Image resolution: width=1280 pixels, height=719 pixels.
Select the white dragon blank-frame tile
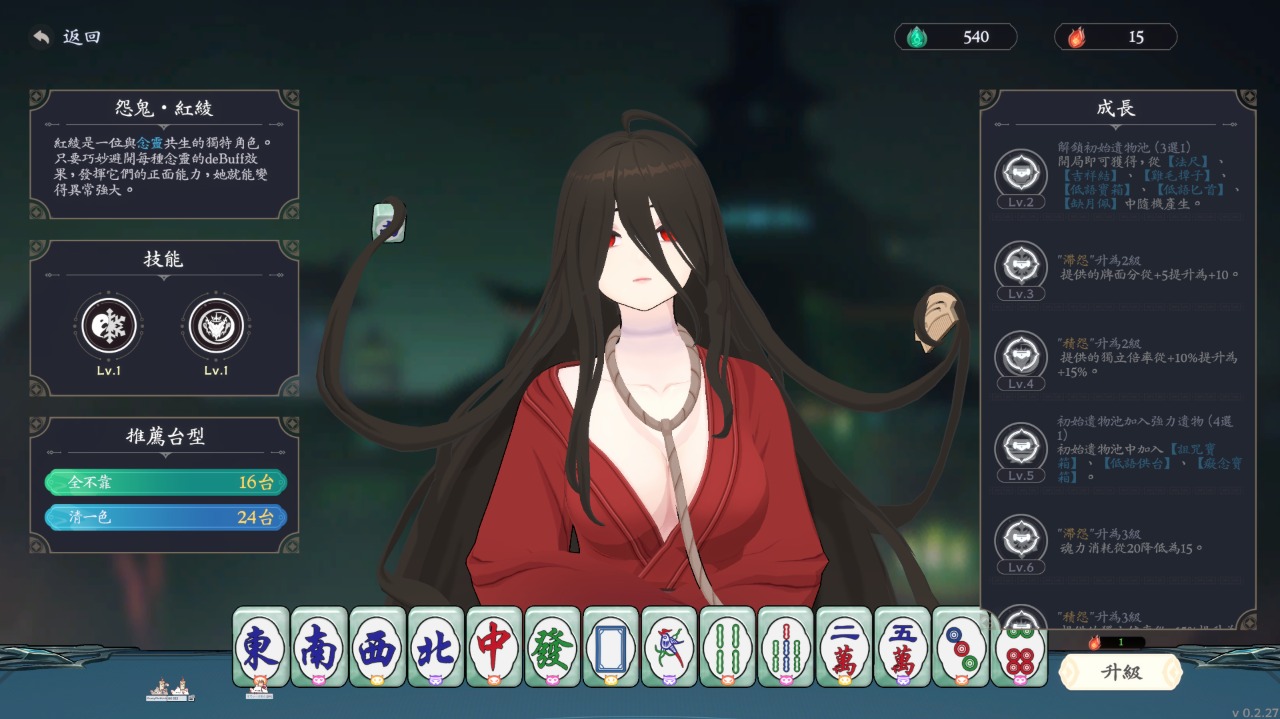point(611,646)
